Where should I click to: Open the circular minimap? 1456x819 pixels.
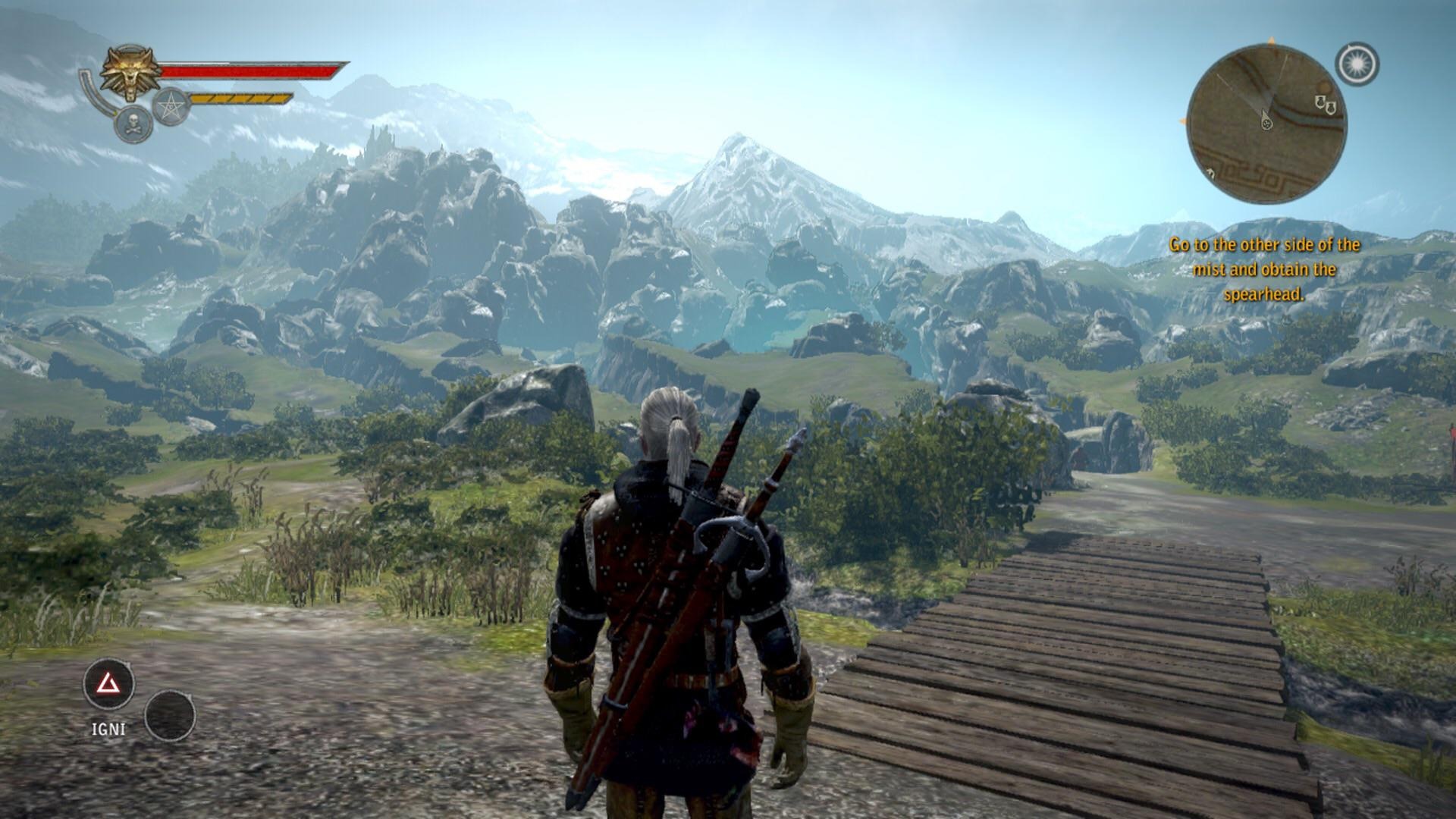[x=1266, y=124]
